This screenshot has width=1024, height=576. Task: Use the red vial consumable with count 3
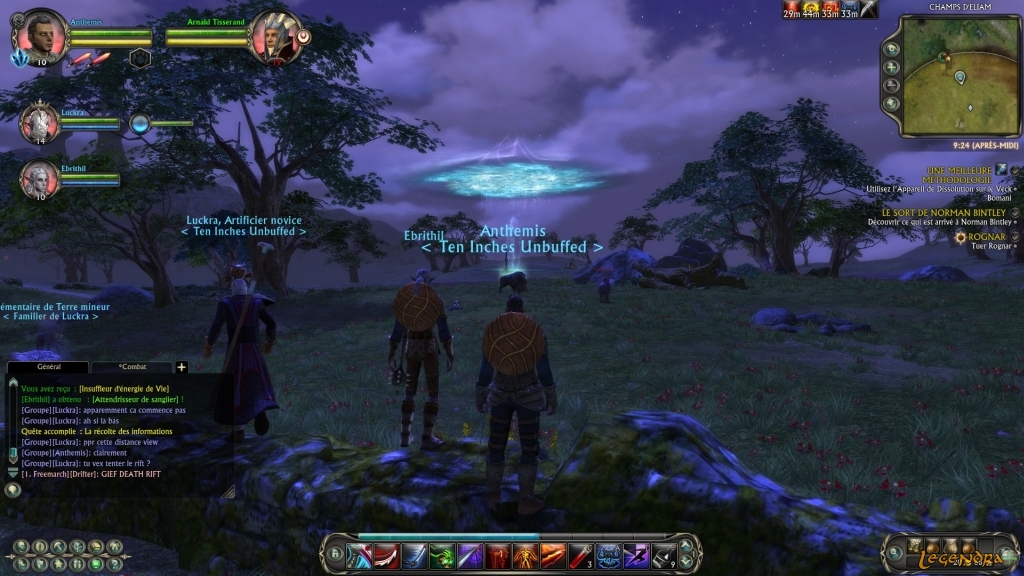pos(581,556)
